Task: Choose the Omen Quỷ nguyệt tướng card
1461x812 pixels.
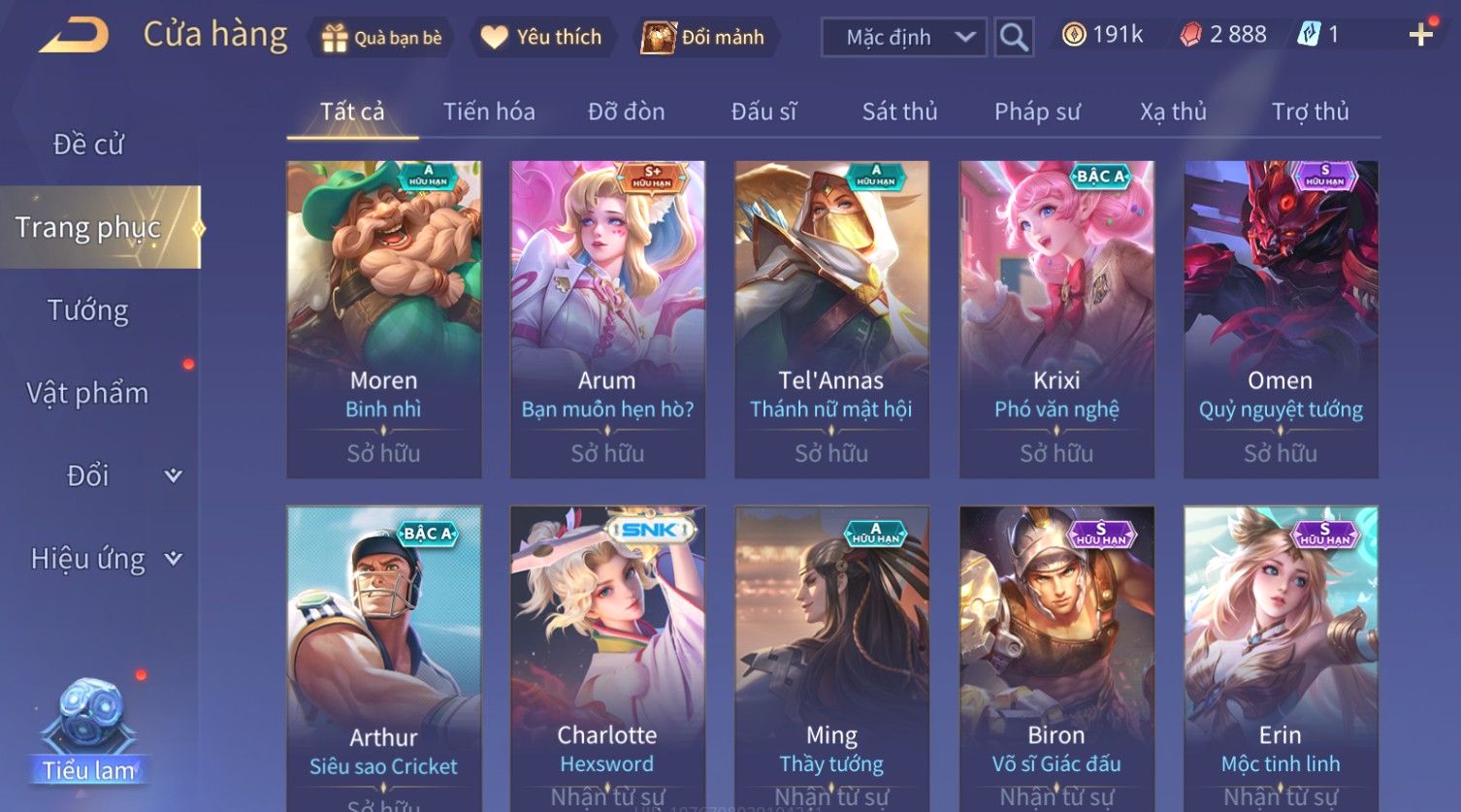Action: point(1281,319)
